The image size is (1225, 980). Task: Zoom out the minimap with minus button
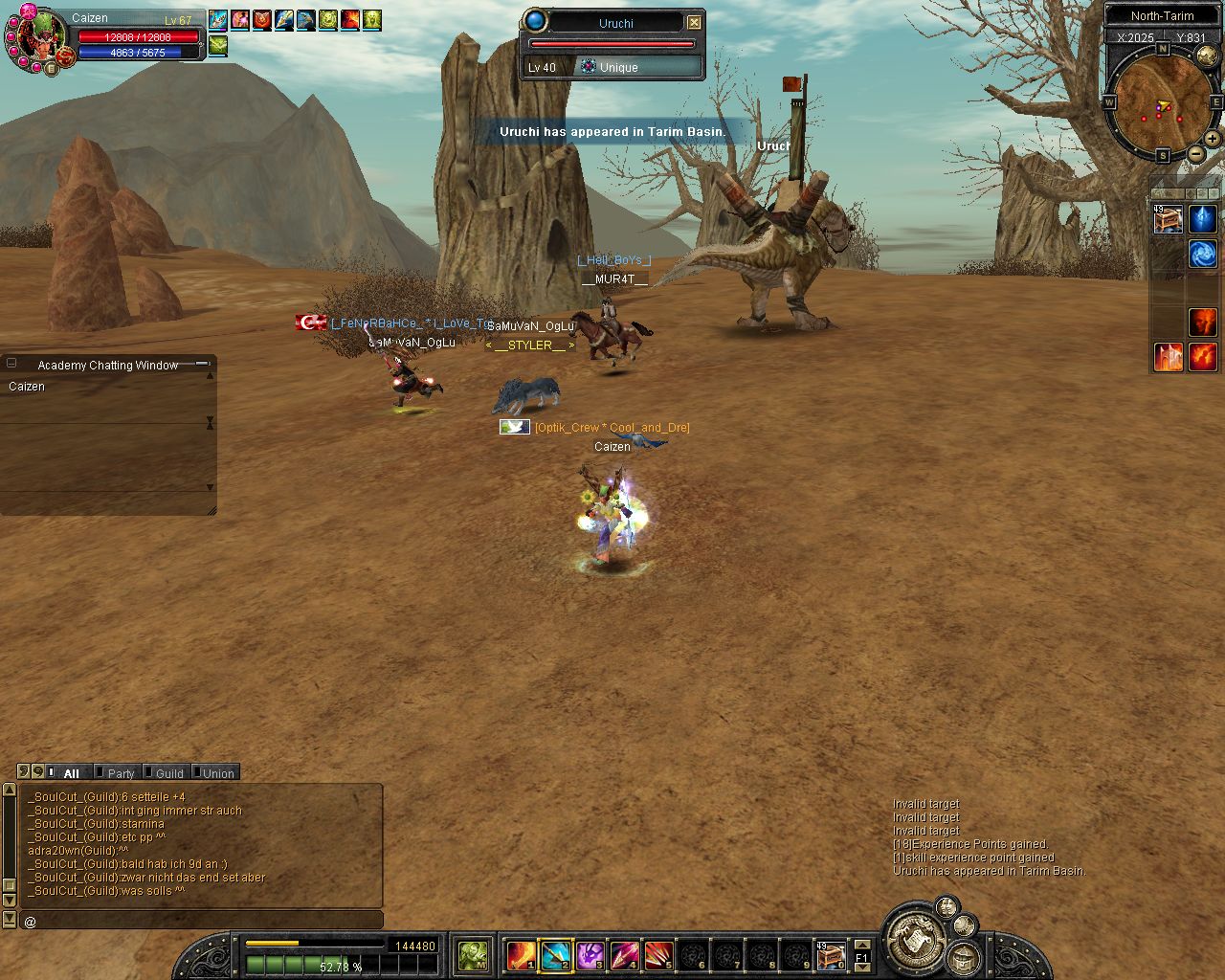pos(1196,154)
